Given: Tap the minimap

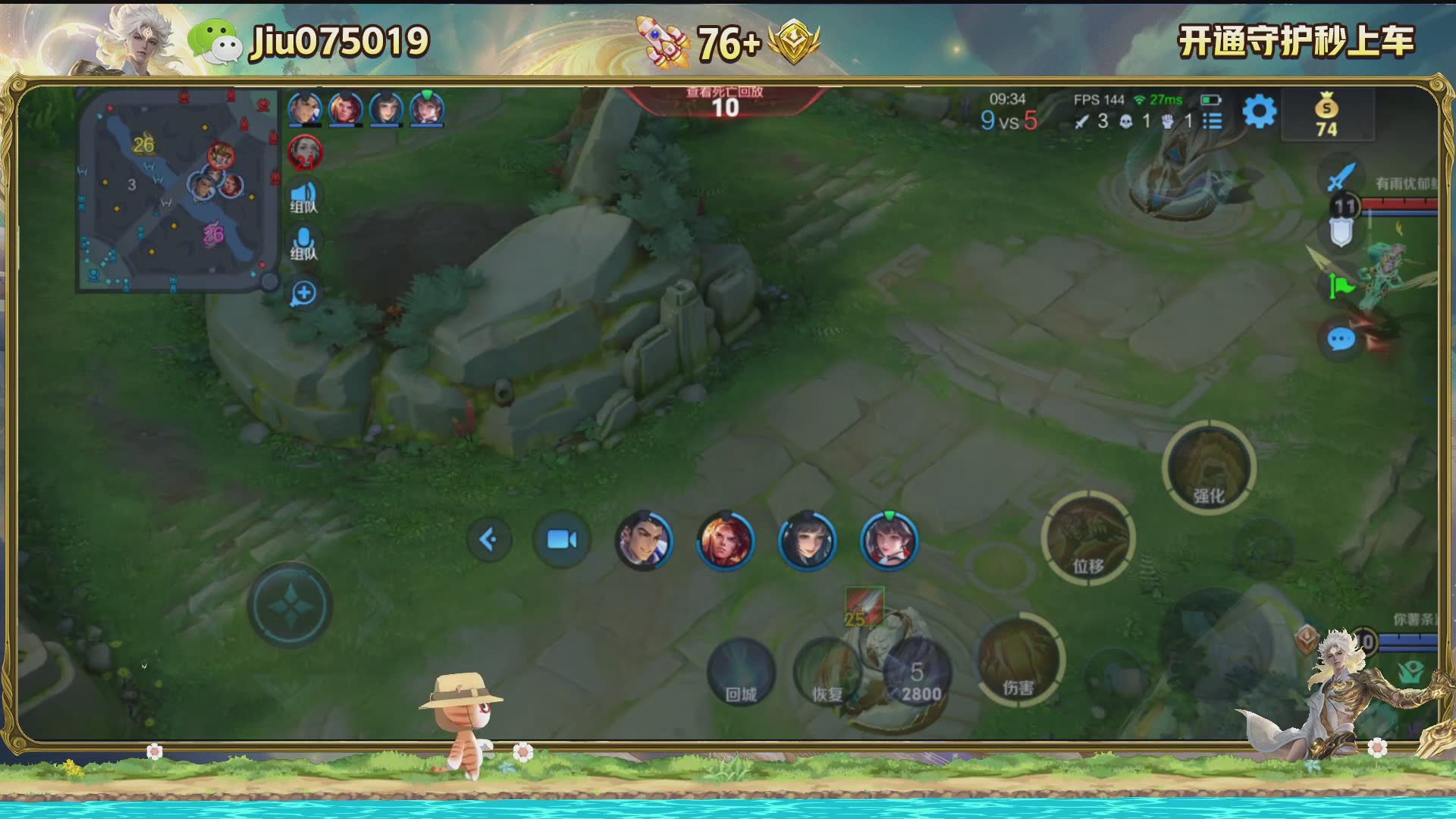Looking at the screenshot, I should pos(177,190).
